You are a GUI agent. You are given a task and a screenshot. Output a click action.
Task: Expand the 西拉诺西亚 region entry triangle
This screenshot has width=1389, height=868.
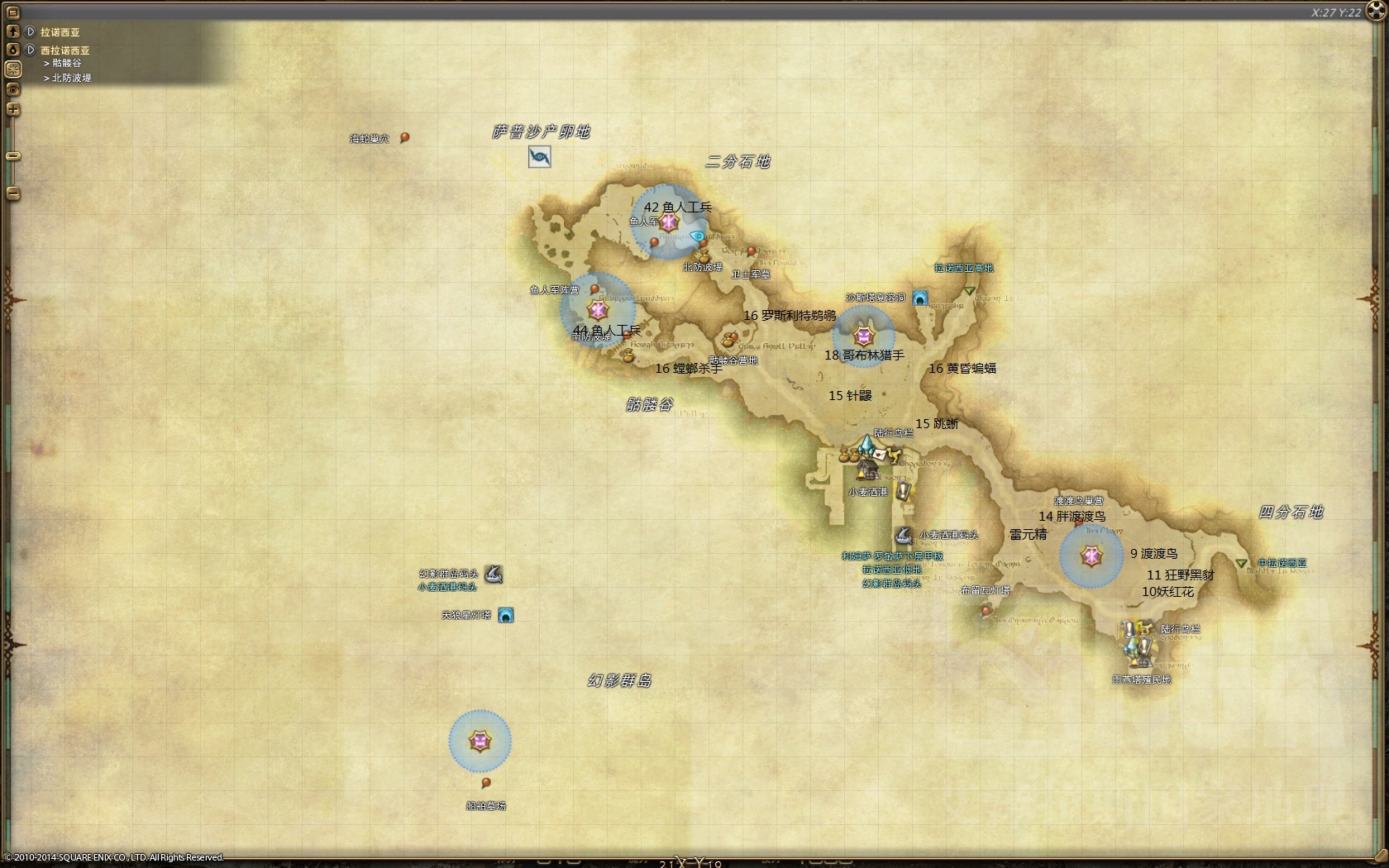30,50
